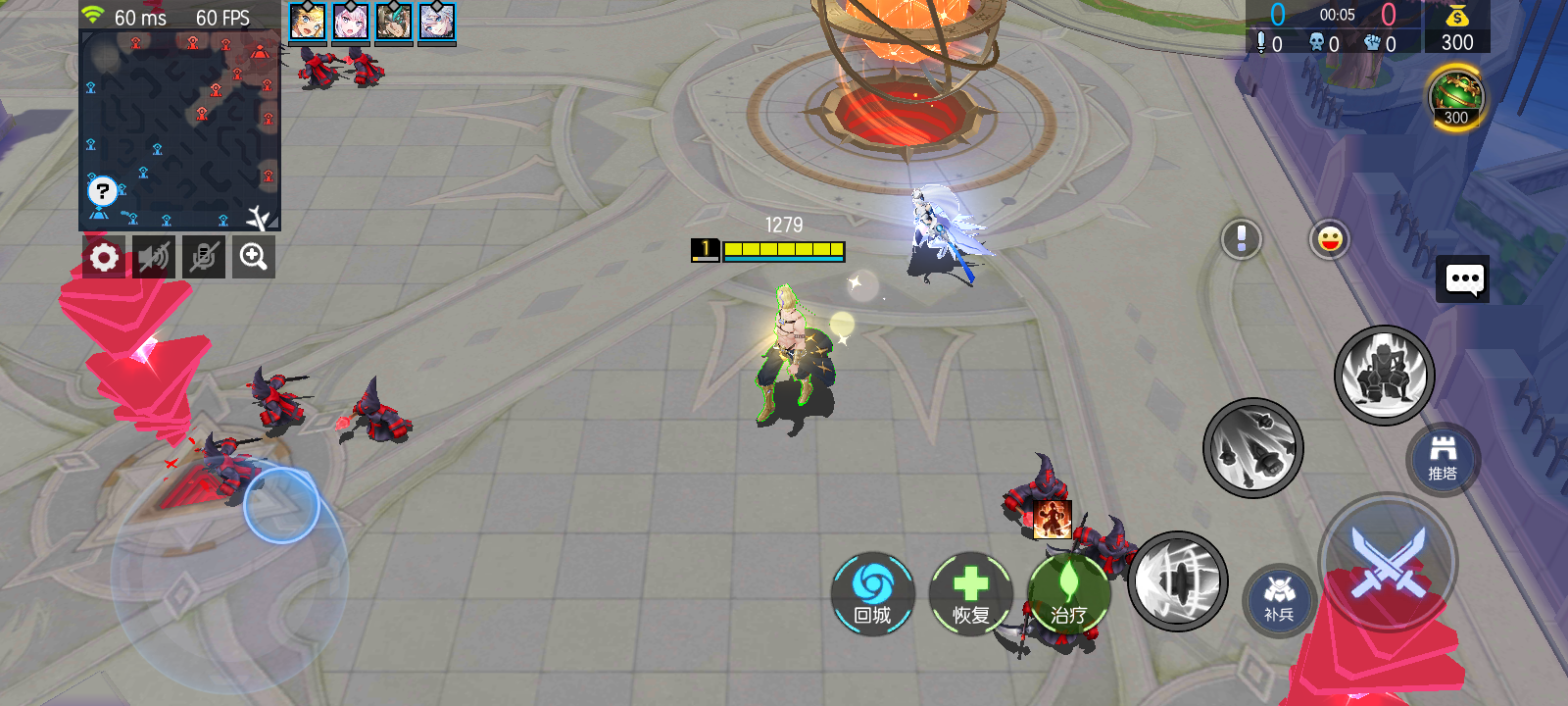Viewport: 1568px width, 706px height.
Task: Mute the game sound speaker icon
Action: [x=153, y=256]
